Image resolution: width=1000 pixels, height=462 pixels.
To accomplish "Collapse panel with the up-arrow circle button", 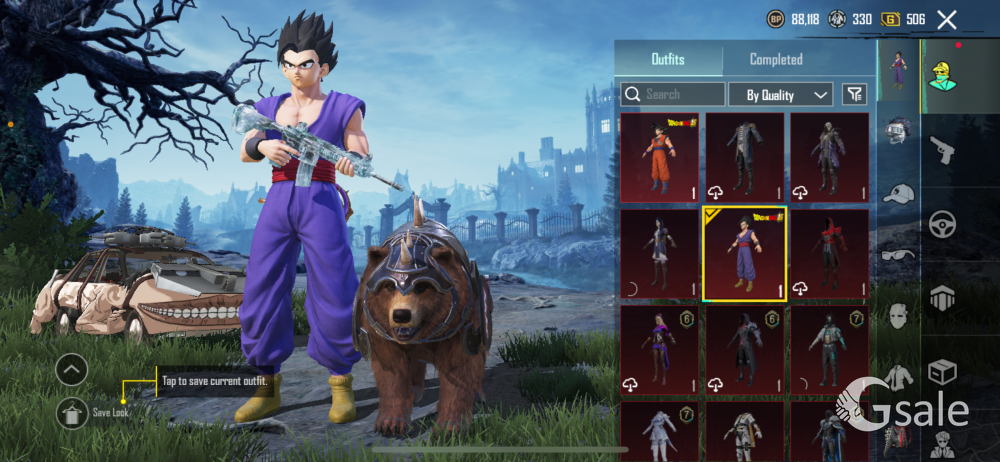I will pos(71,371).
